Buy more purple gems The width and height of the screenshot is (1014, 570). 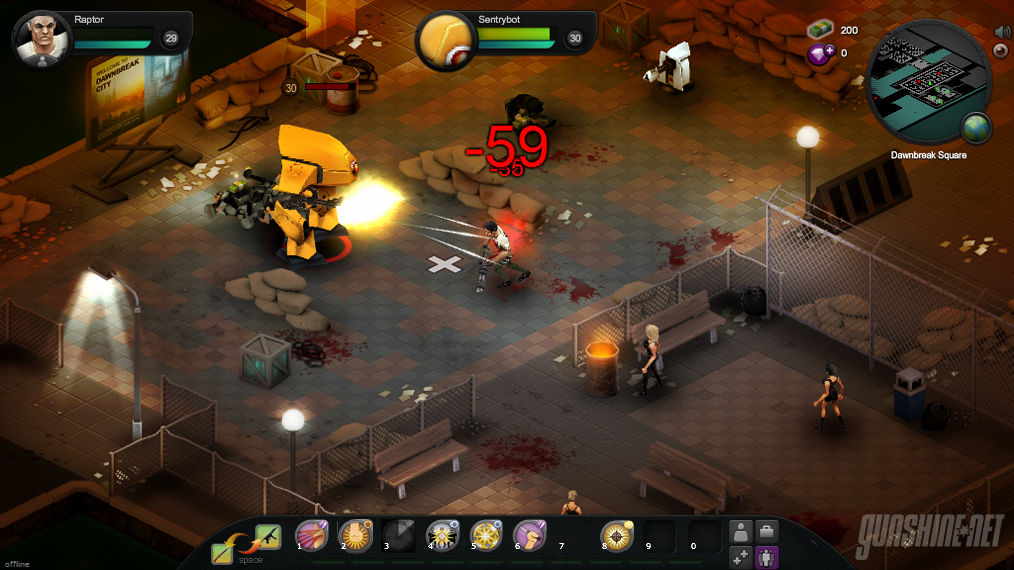820,54
